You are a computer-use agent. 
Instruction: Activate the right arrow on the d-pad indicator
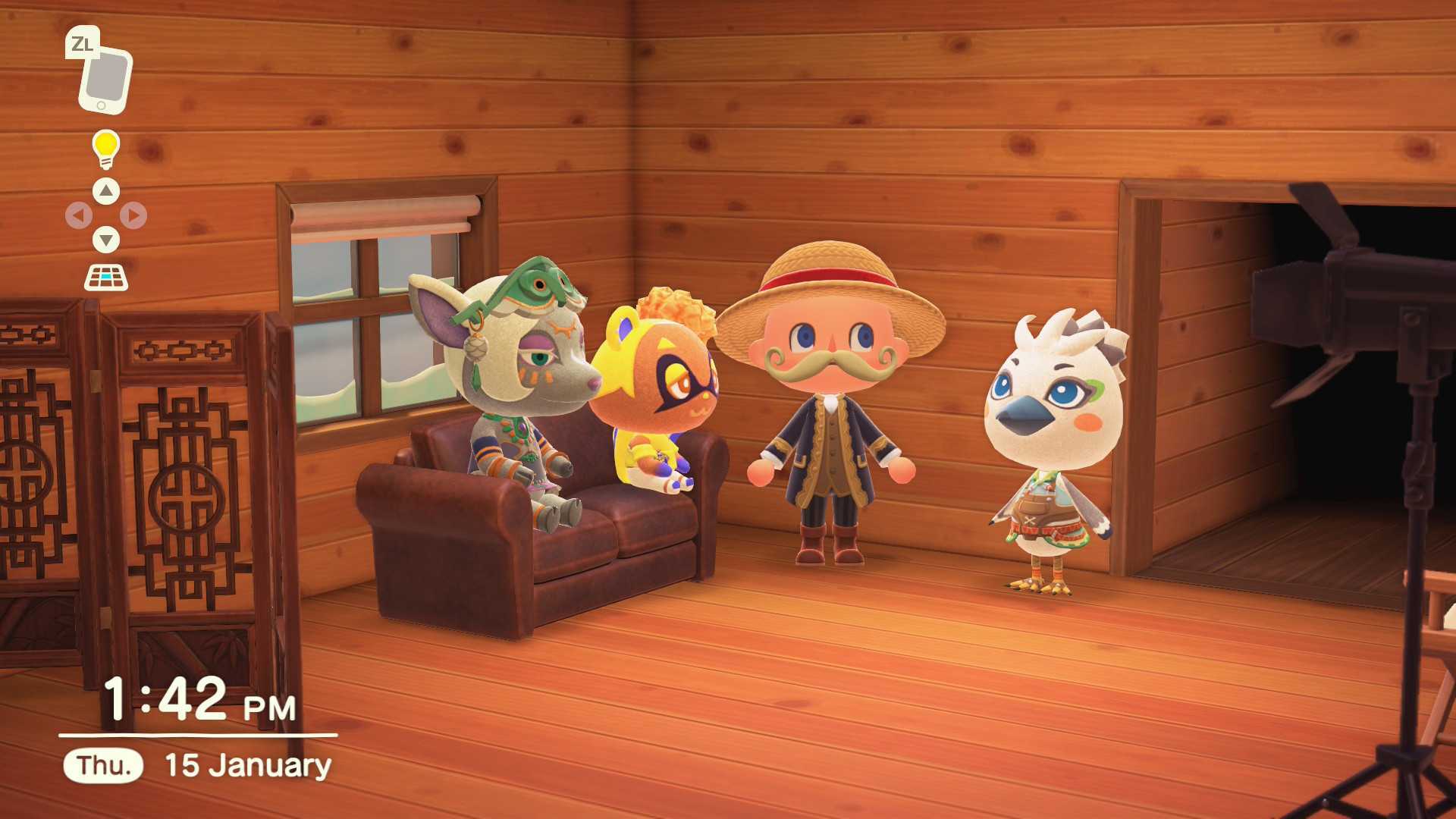coord(133,216)
